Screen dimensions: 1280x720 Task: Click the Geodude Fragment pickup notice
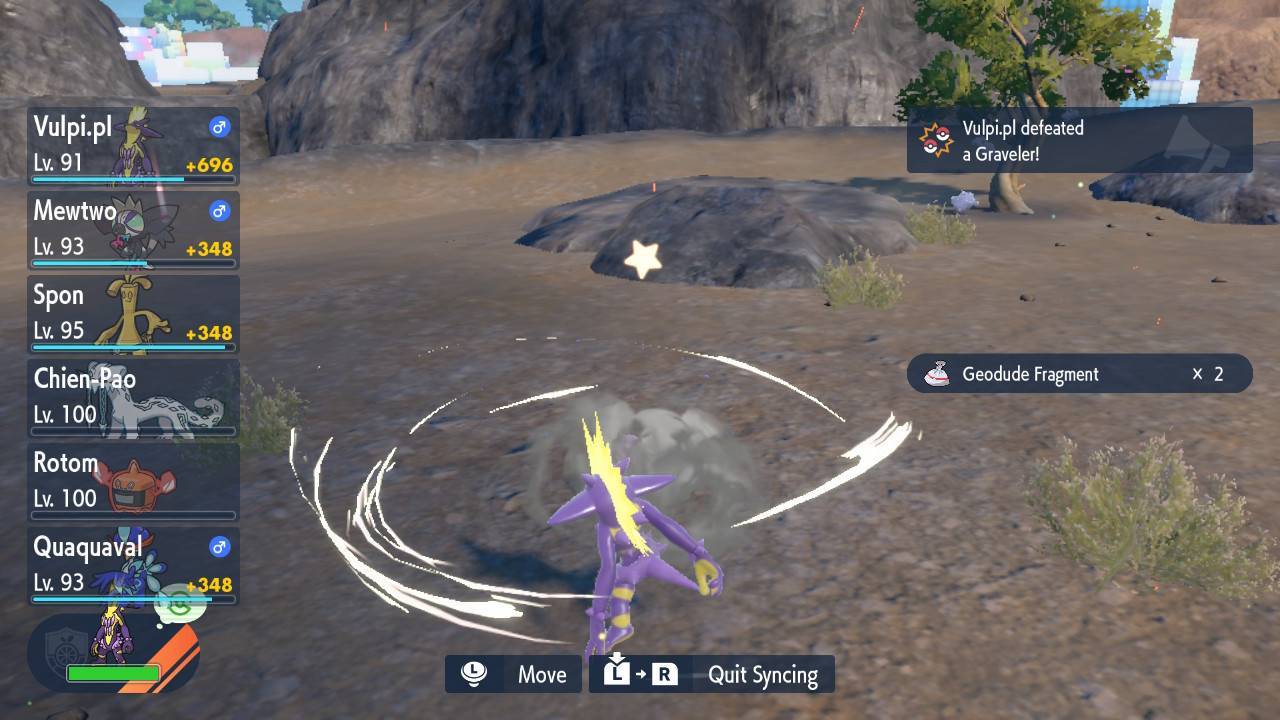click(x=1079, y=374)
